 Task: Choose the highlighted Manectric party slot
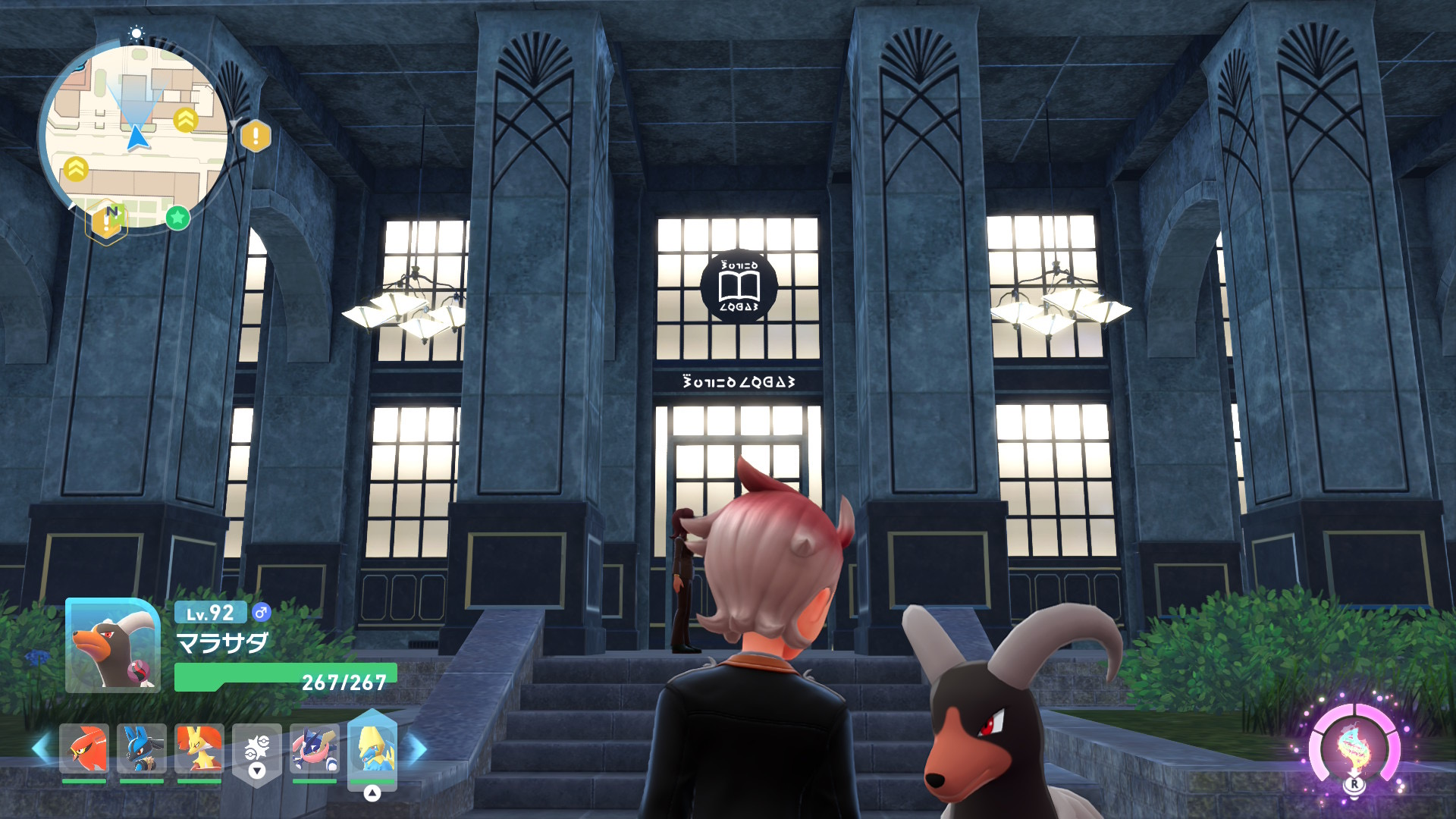click(372, 750)
